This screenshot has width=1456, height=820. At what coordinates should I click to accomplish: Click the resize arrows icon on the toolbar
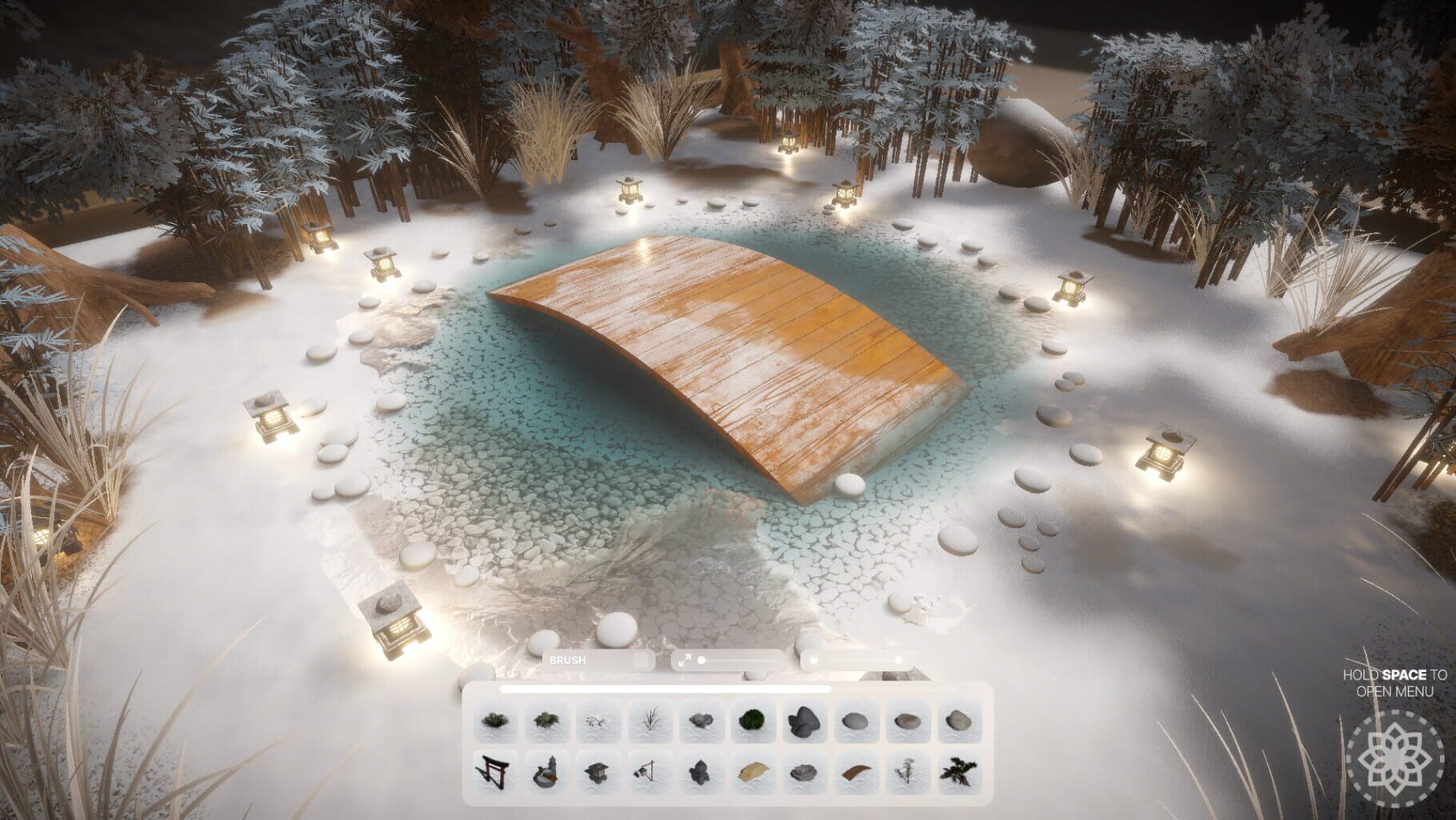(x=684, y=660)
